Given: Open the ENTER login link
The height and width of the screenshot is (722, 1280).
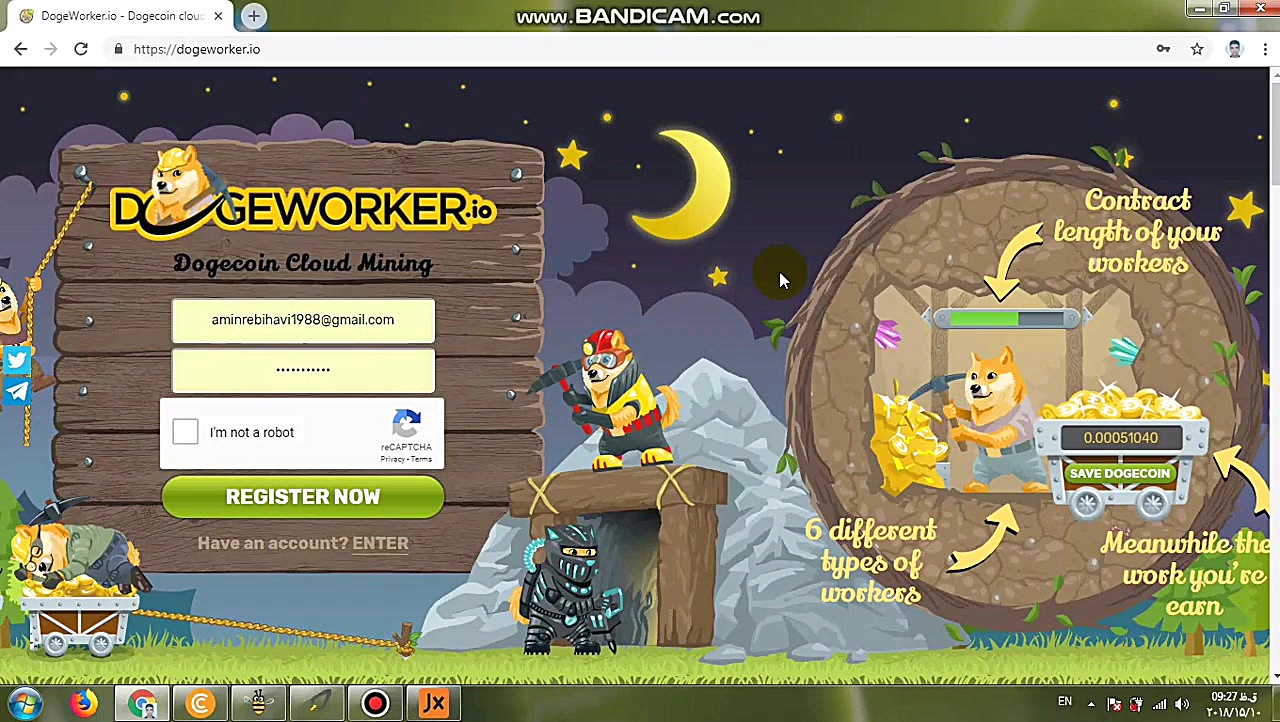Looking at the screenshot, I should 380,543.
